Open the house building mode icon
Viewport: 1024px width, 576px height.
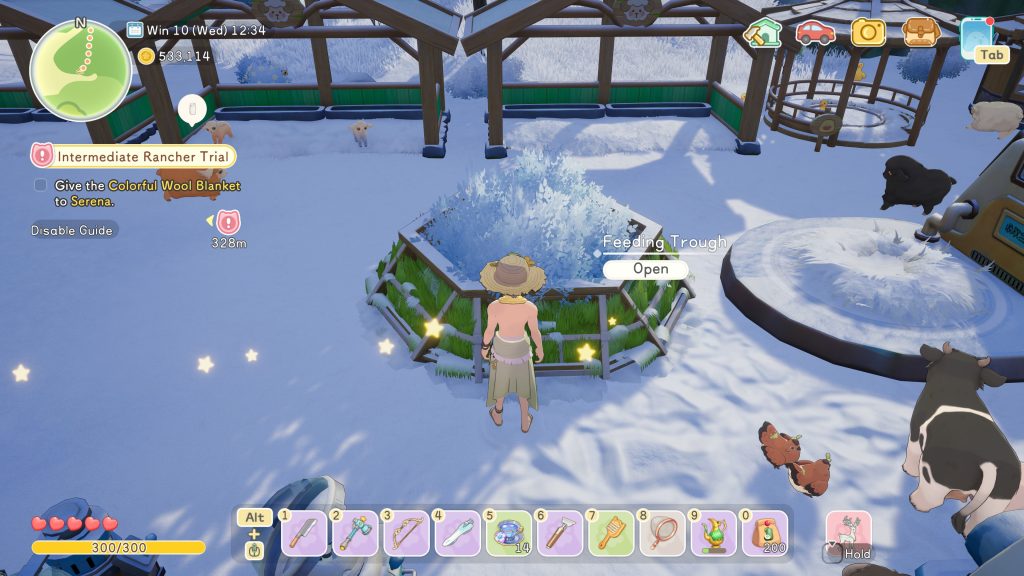point(762,33)
